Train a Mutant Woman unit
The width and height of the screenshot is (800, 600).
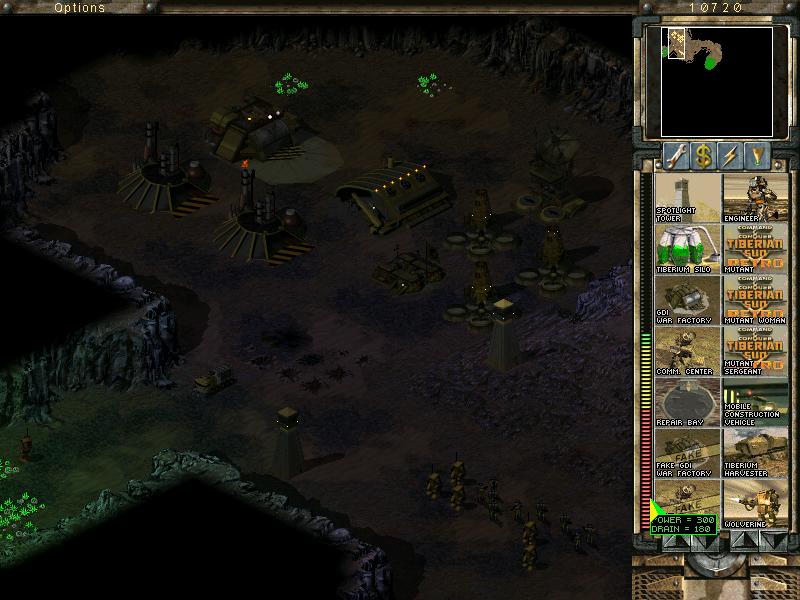(755, 301)
